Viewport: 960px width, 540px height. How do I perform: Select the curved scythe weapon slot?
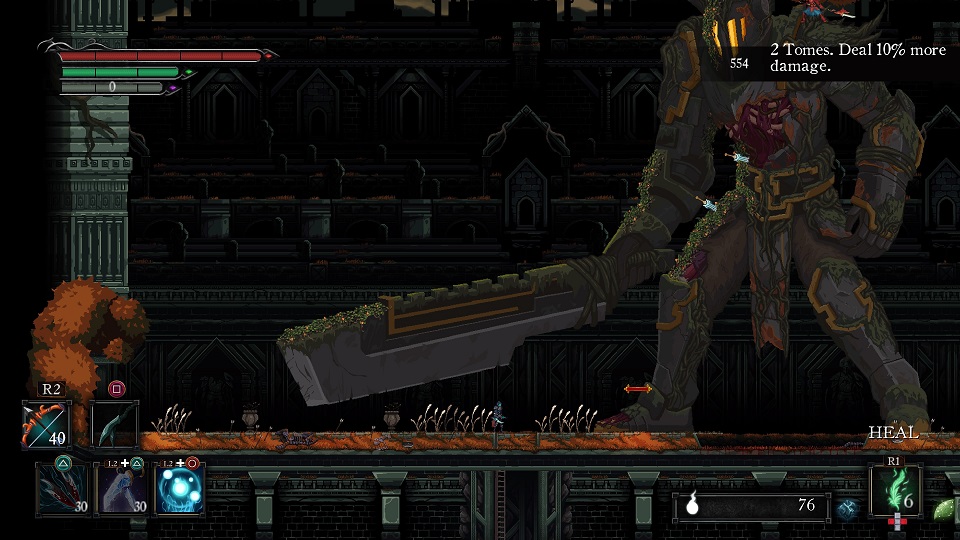click(x=115, y=424)
